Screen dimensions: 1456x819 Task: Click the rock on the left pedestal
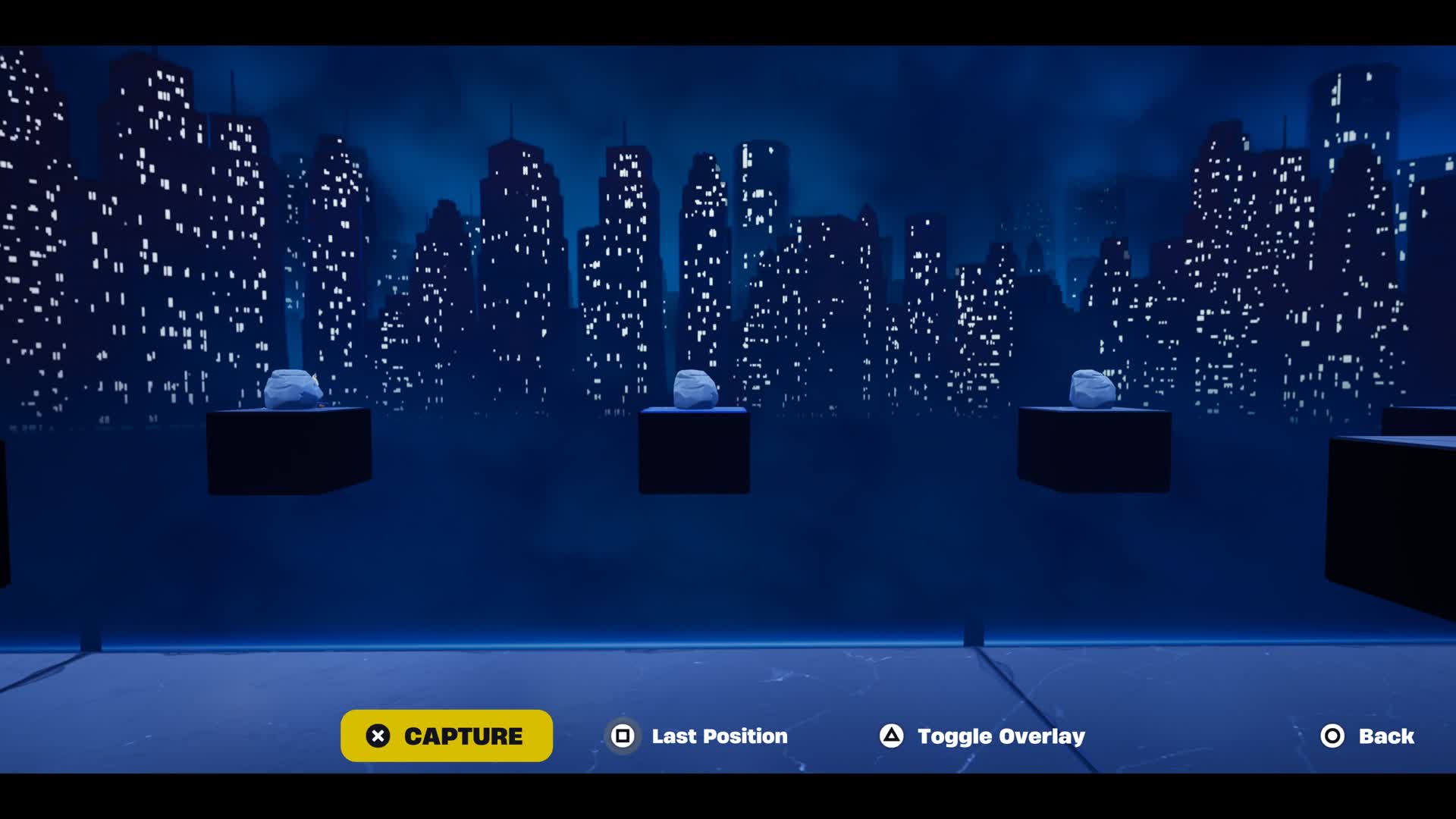pos(291,389)
